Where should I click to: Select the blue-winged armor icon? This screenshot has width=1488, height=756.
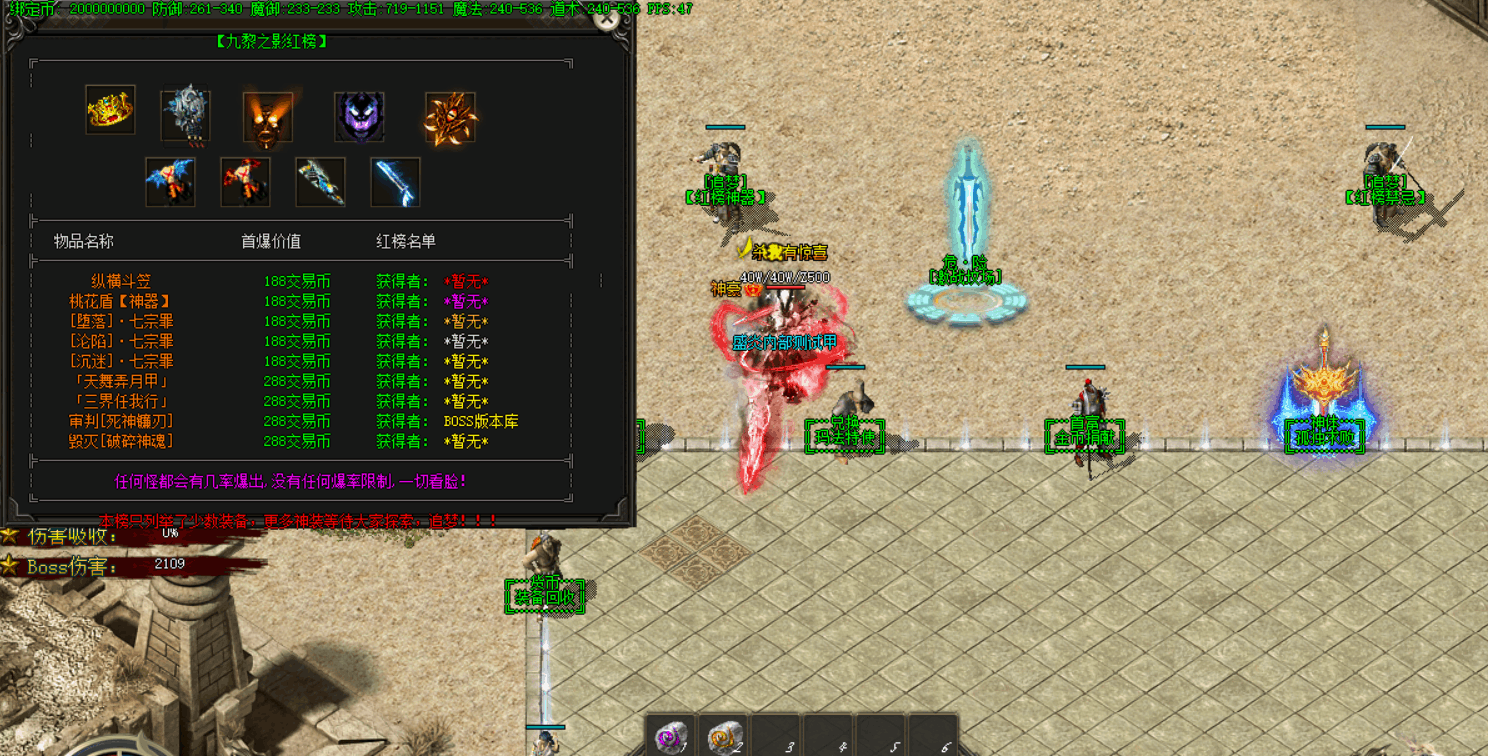(170, 182)
